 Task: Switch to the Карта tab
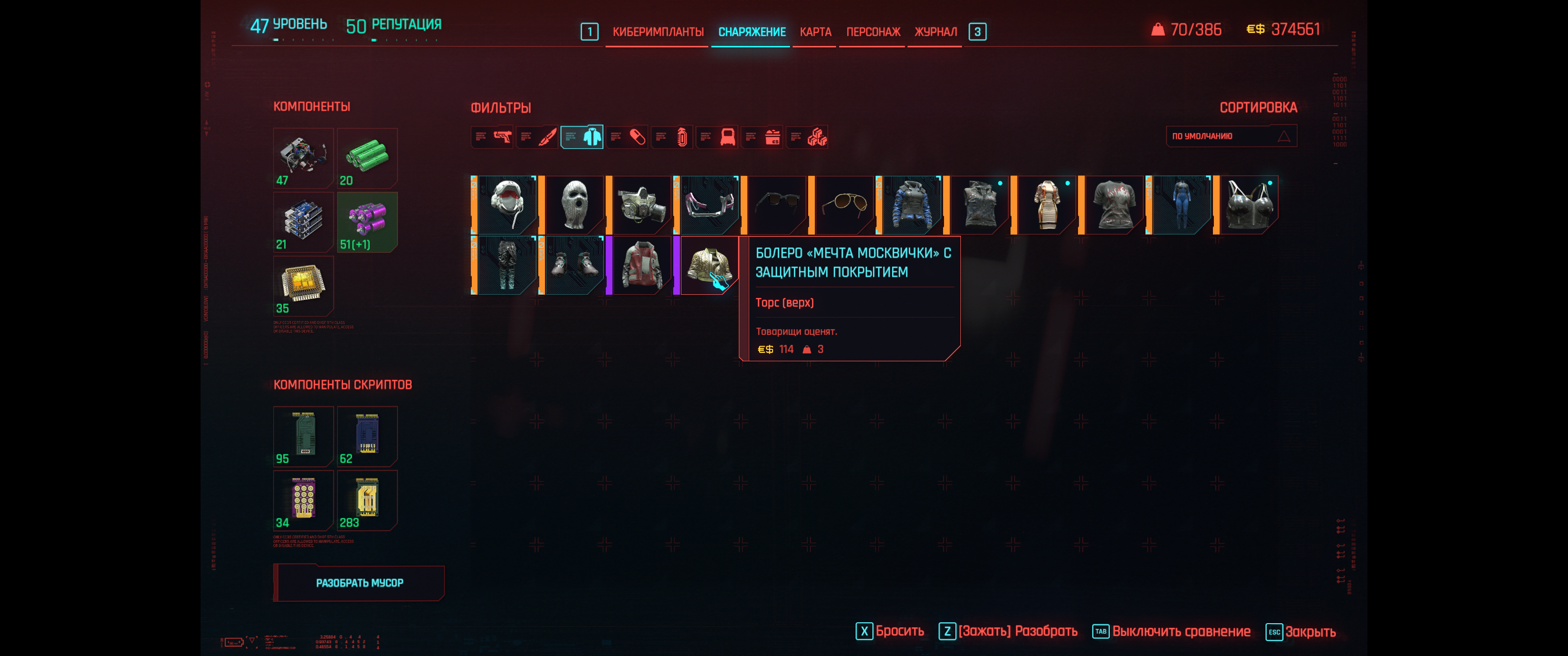pyautogui.click(x=815, y=31)
